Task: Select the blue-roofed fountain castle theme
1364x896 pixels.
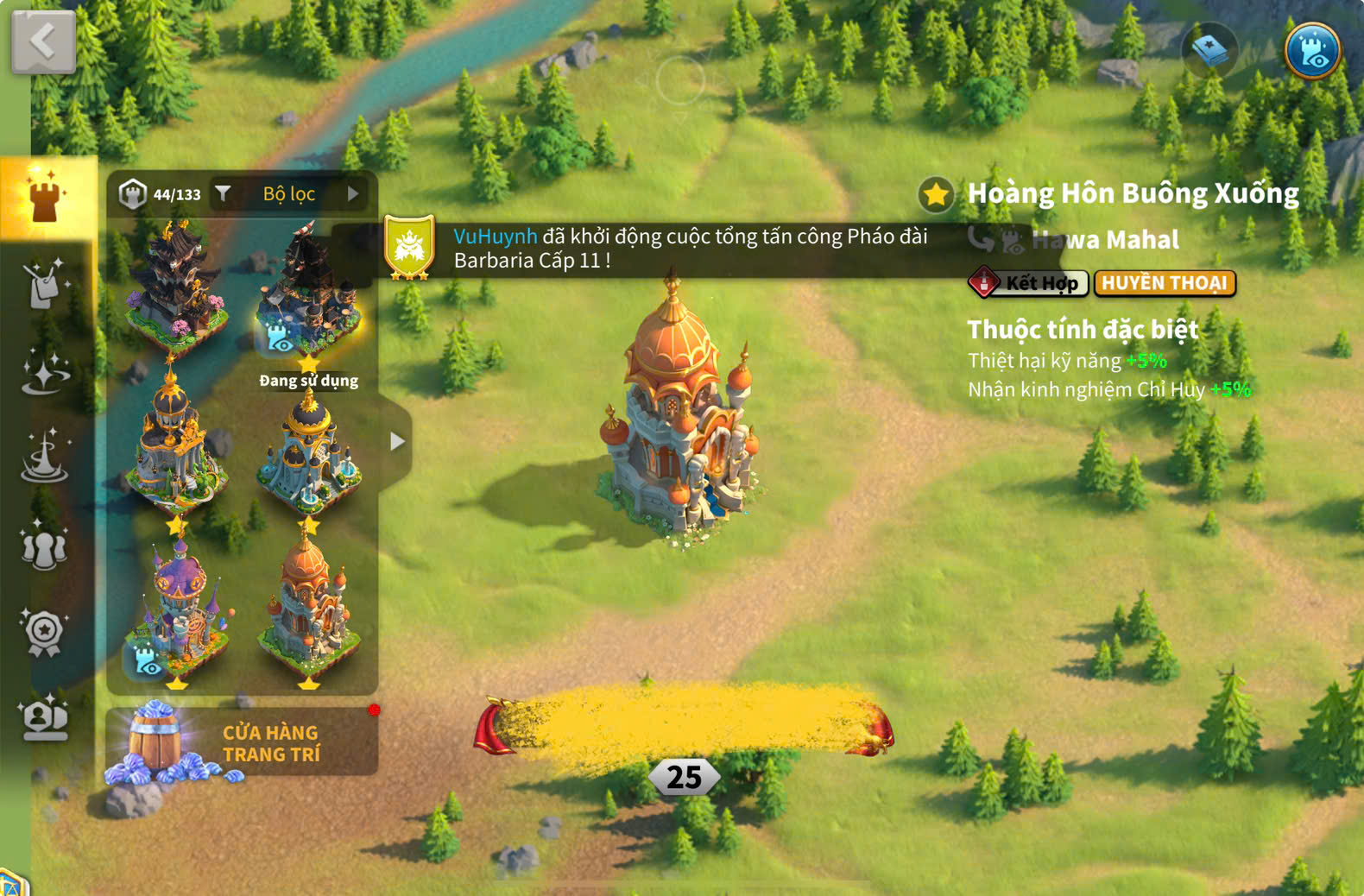Action: (308, 453)
